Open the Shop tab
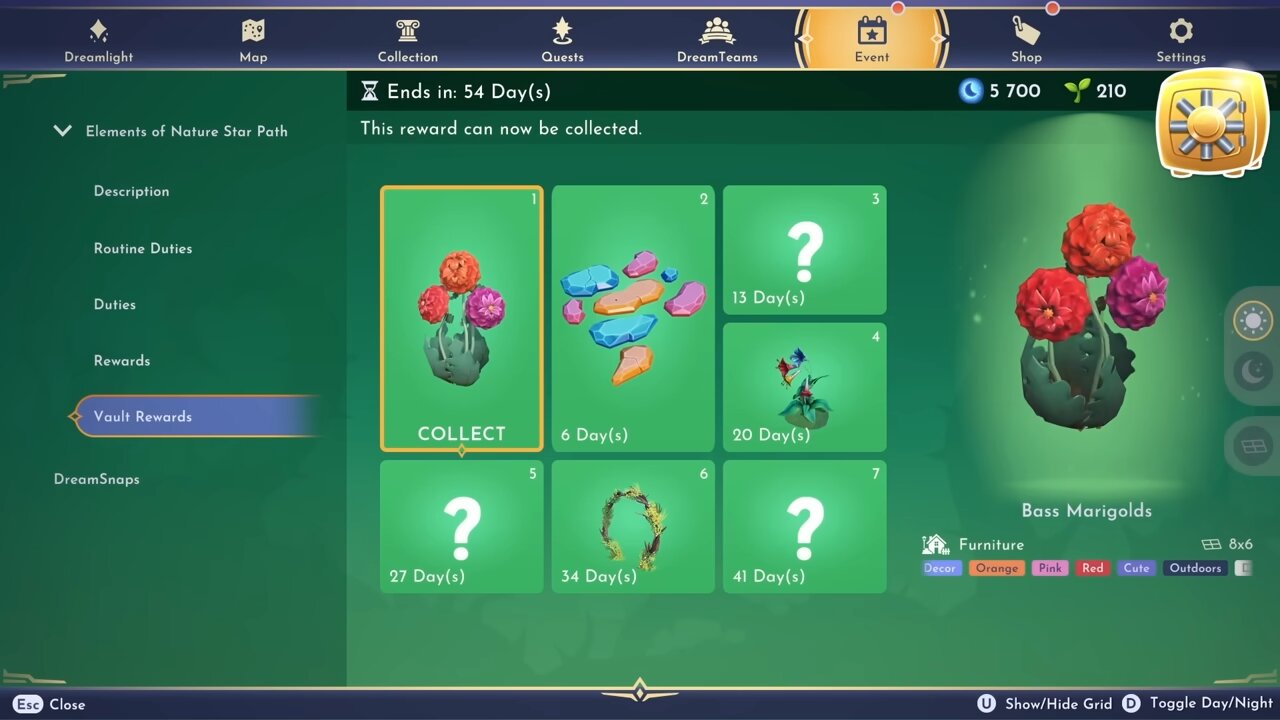The height and width of the screenshot is (720, 1280). [1026, 41]
